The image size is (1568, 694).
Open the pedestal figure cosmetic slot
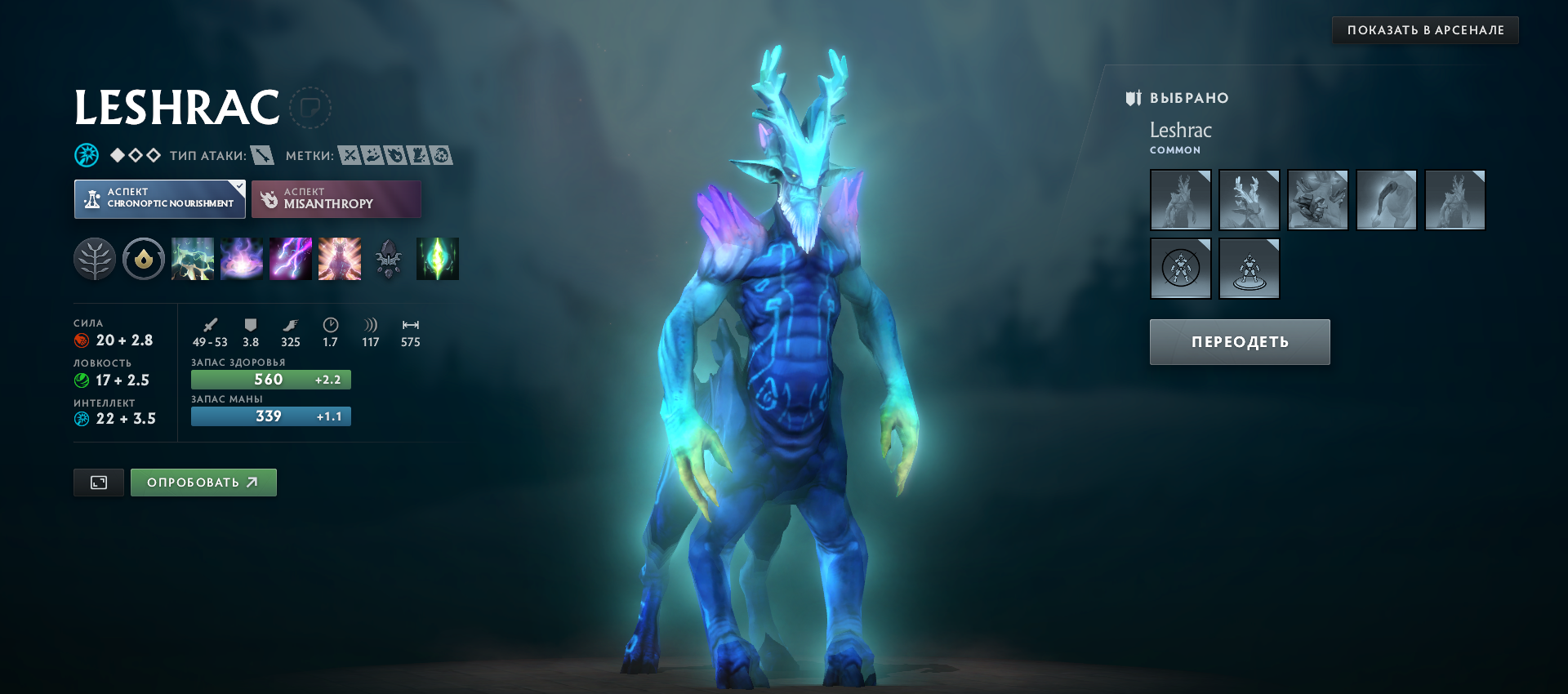coord(1249,269)
